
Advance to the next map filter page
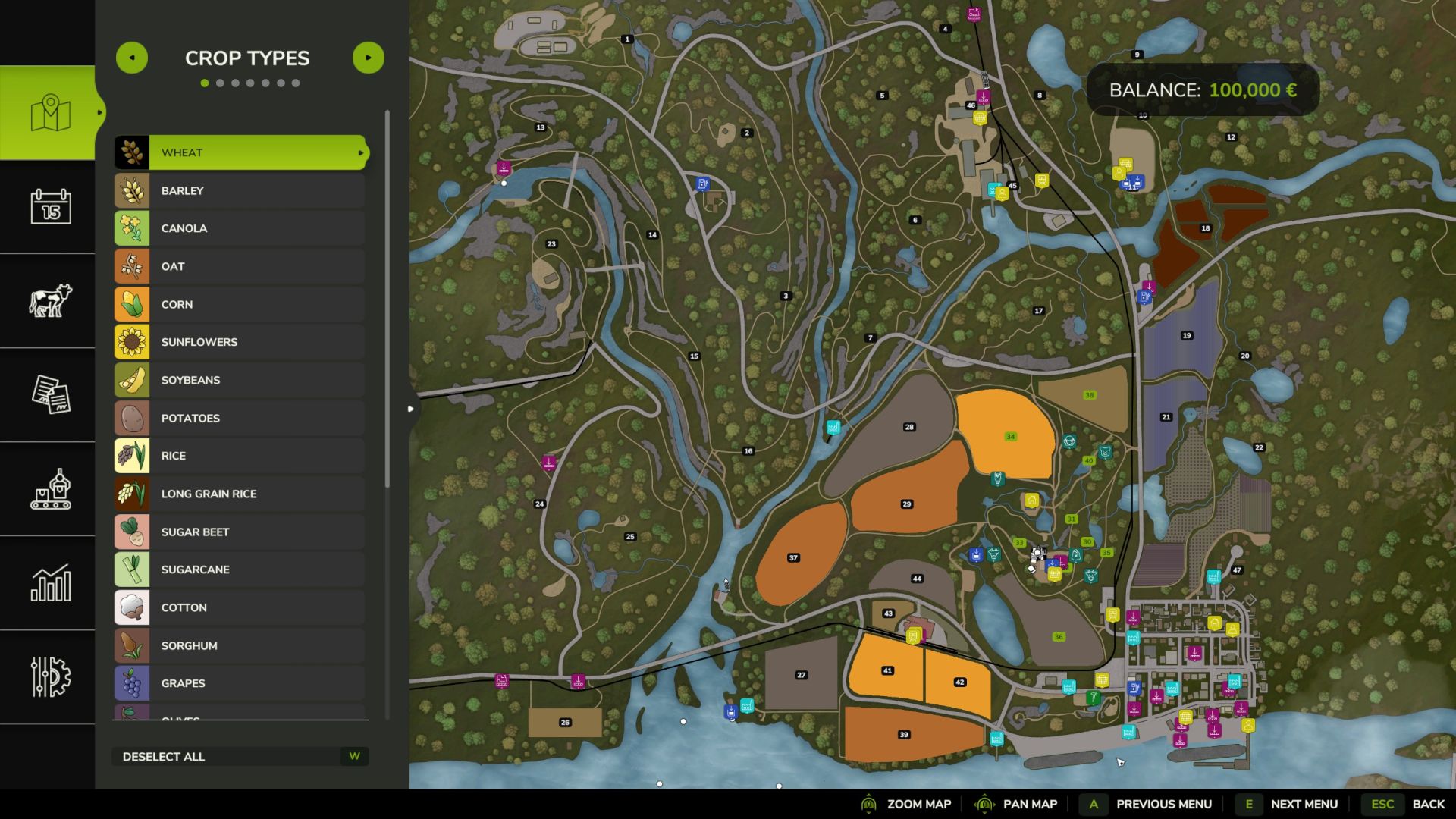(369, 58)
